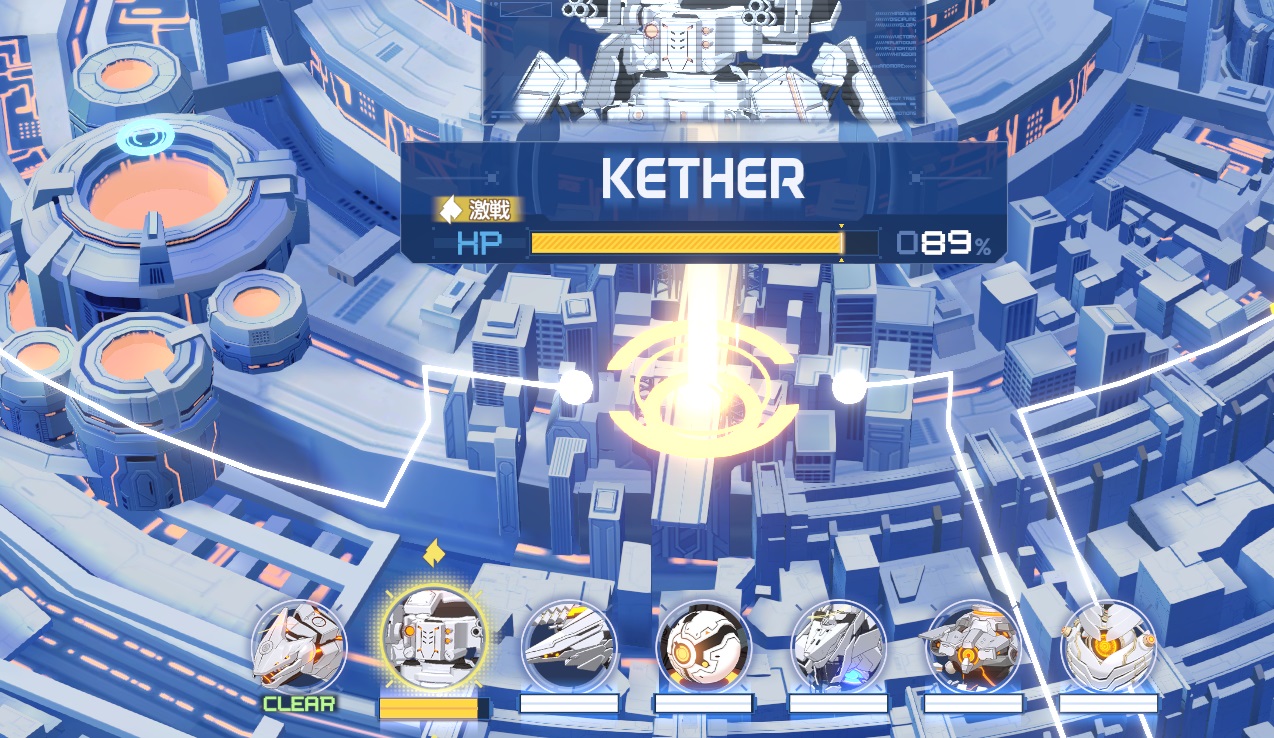The height and width of the screenshot is (738, 1274).
Task: Choose the orange-eyed tank boss portrait
Action: 973,646
